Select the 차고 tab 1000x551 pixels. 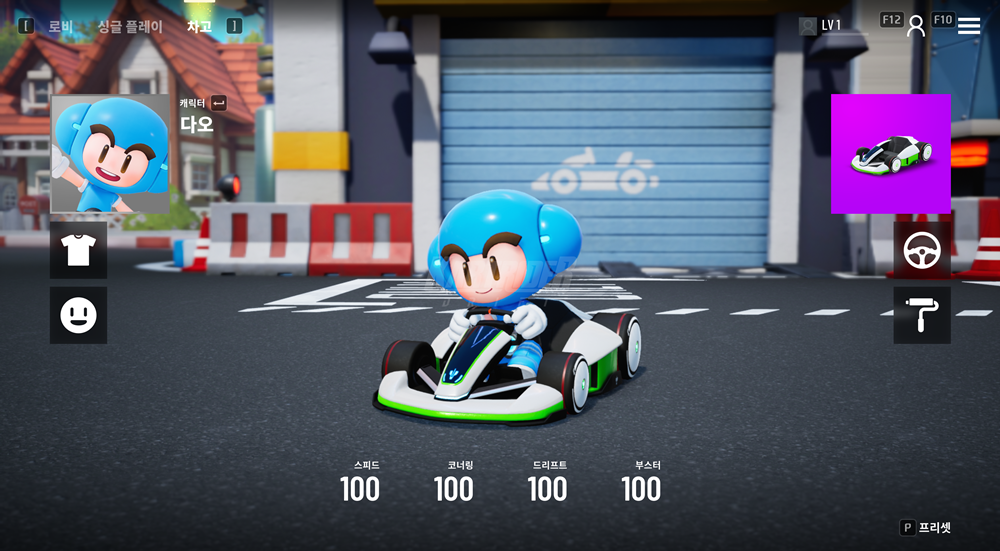pos(199,27)
